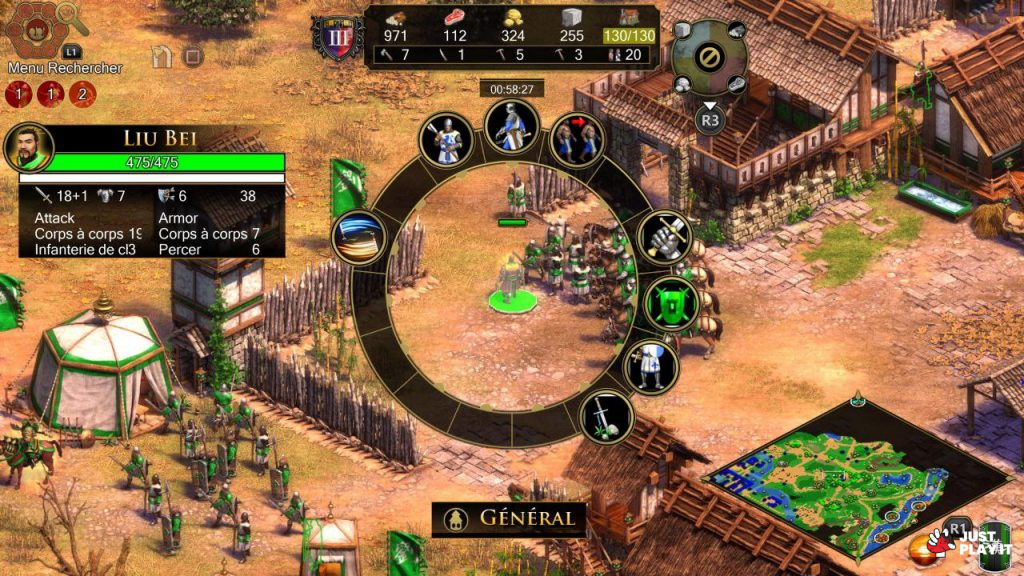Activate the glowing green shield stance
1024x576 pixels.
671,303
